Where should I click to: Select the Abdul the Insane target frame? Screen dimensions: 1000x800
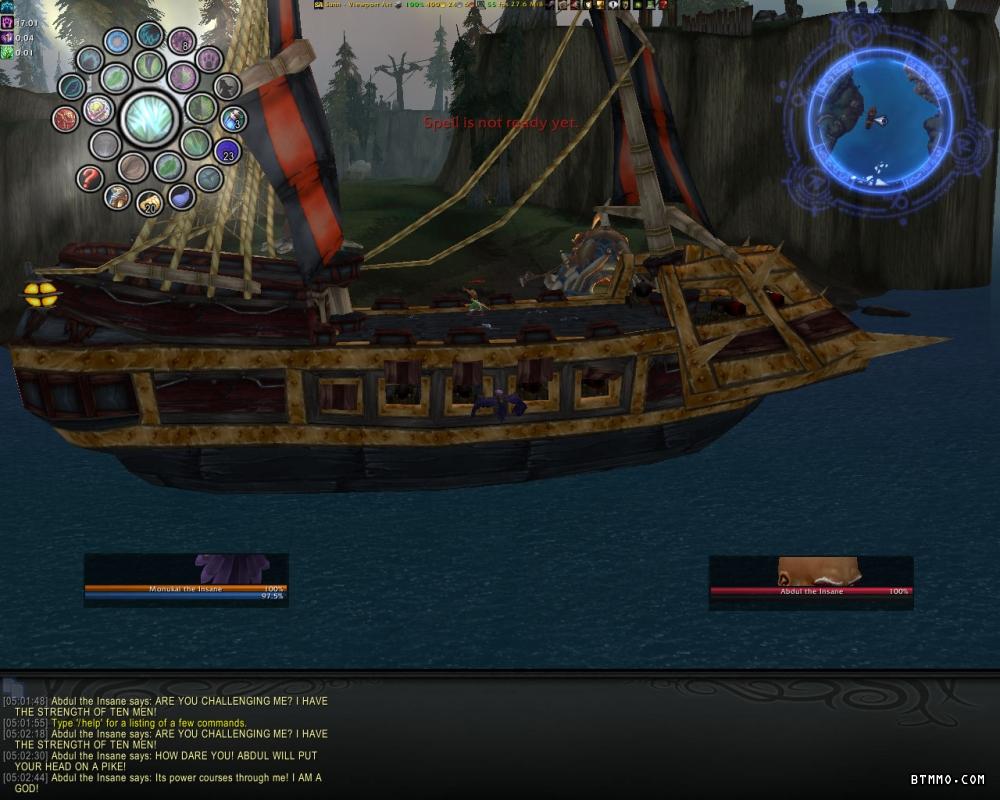tap(811, 591)
